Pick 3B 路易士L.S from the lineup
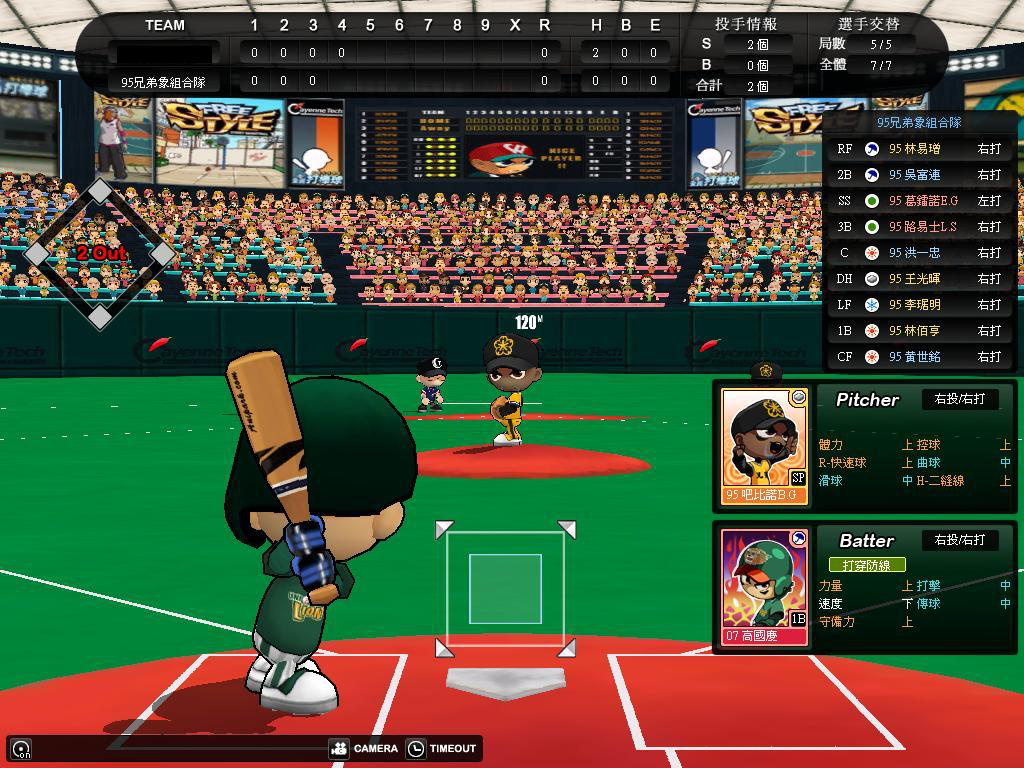Screen dimensions: 1024x768 (920, 227)
